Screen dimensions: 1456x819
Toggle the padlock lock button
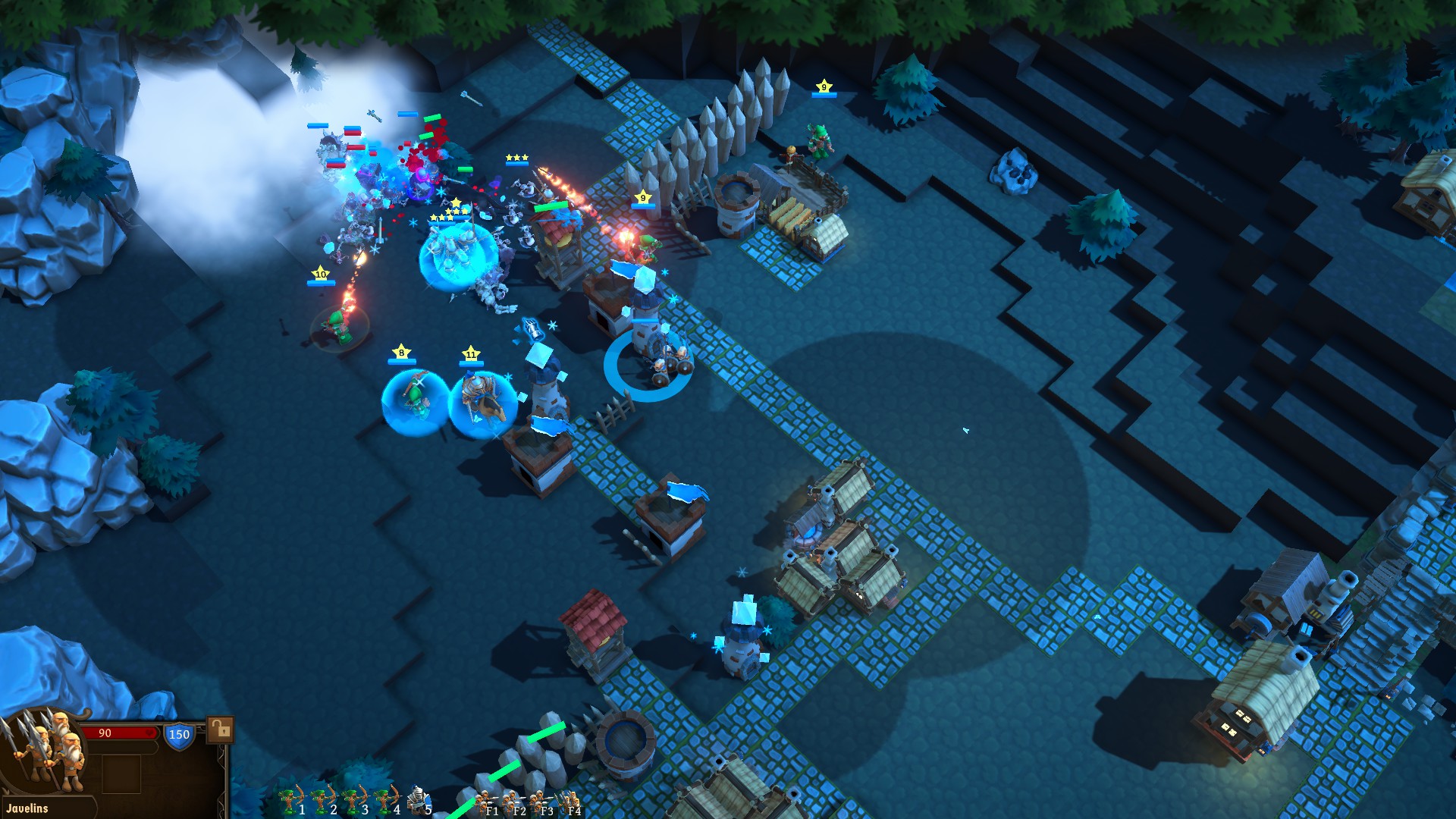coord(220,730)
